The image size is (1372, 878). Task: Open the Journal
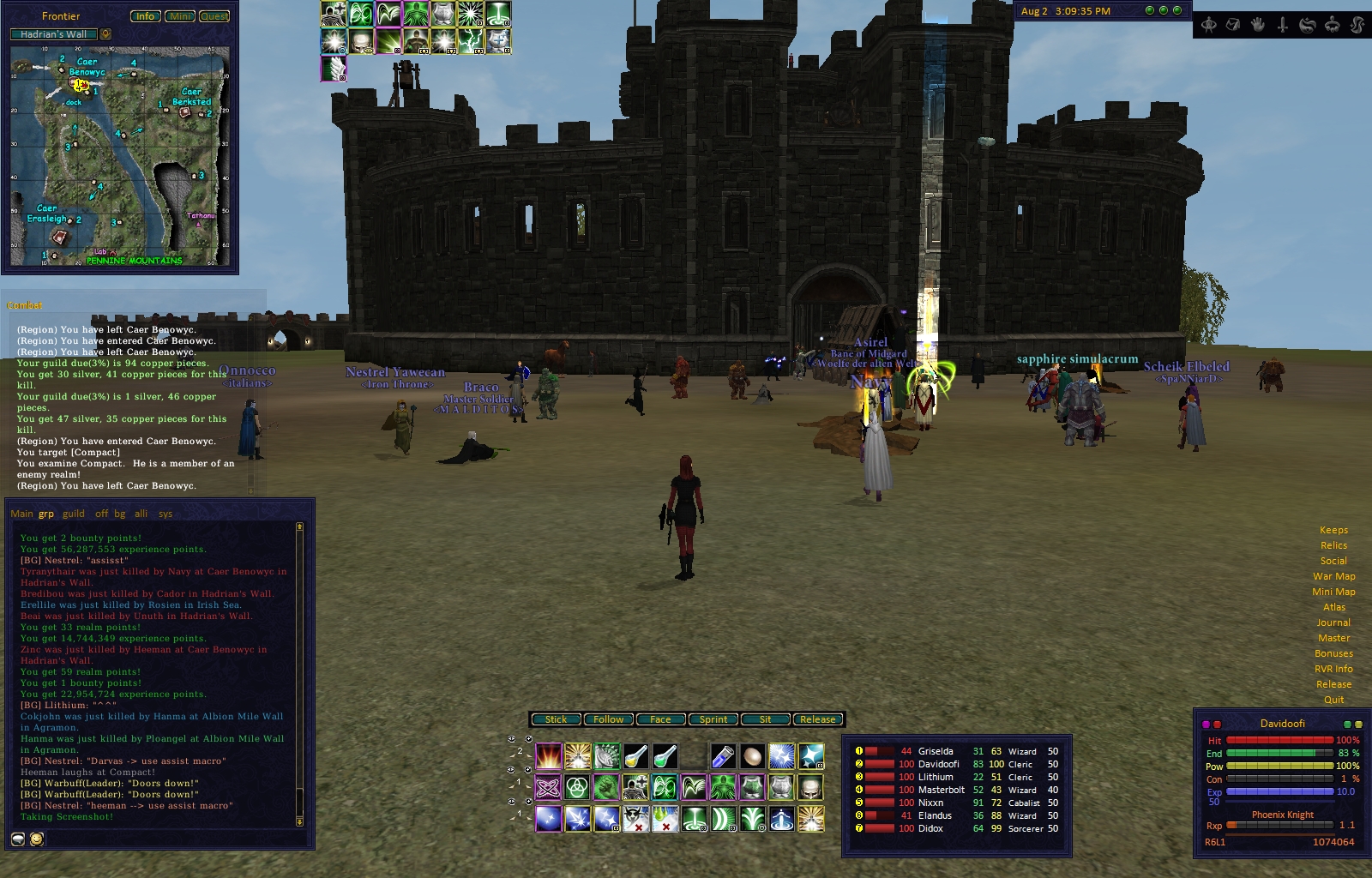point(1333,622)
